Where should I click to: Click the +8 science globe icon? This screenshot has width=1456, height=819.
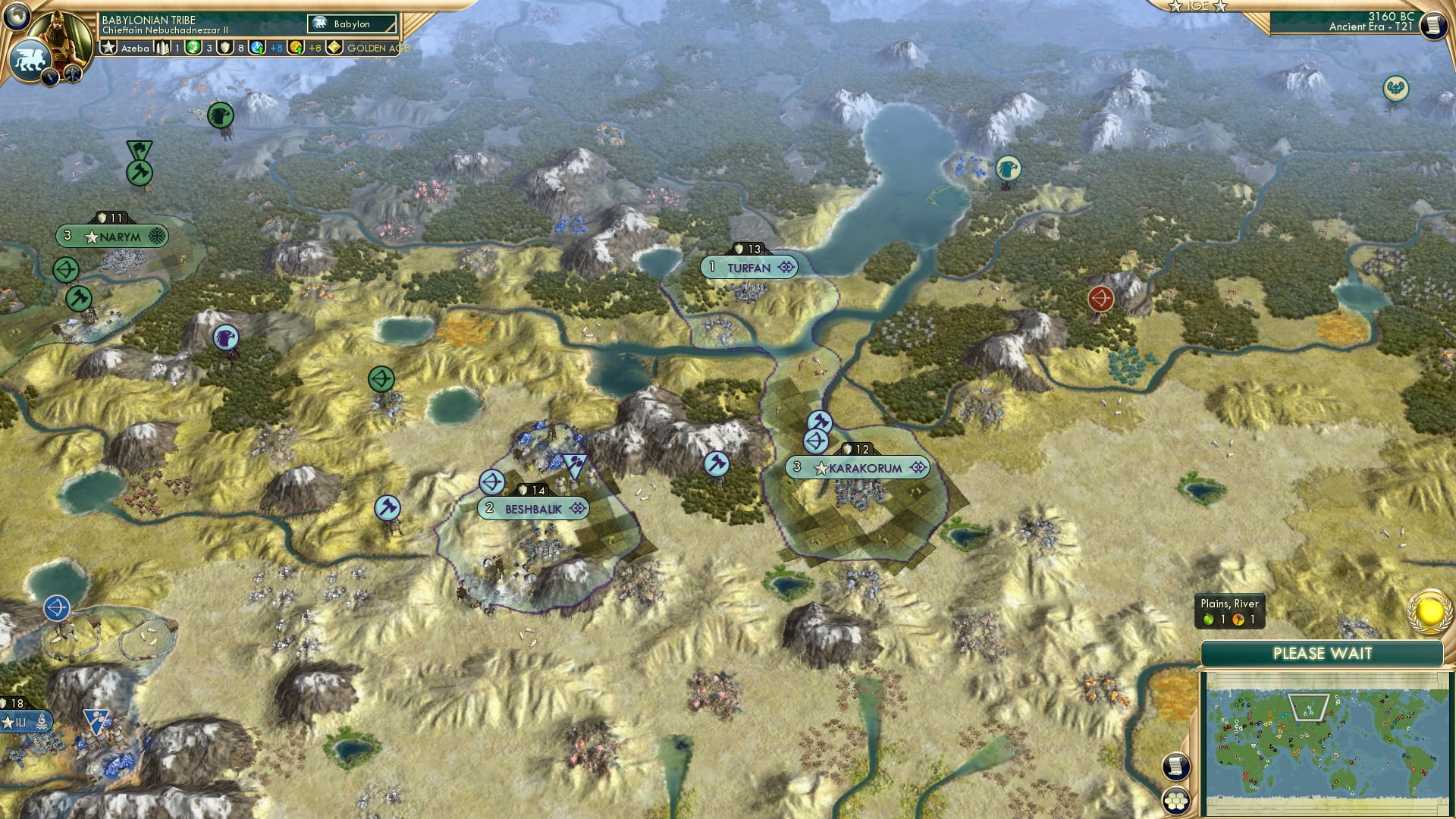click(256, 47)
